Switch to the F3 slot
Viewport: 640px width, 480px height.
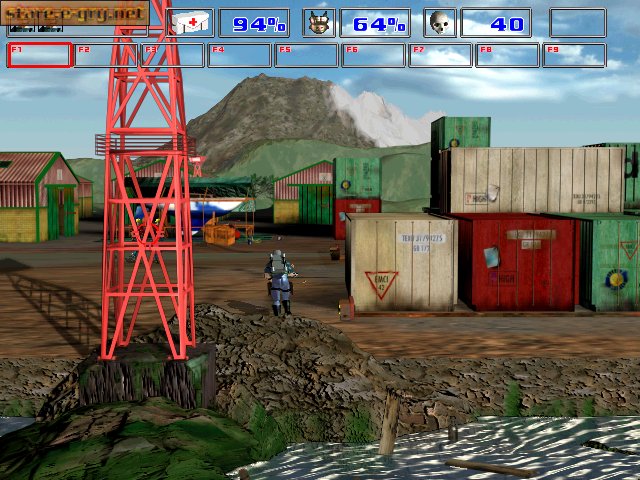173,55
